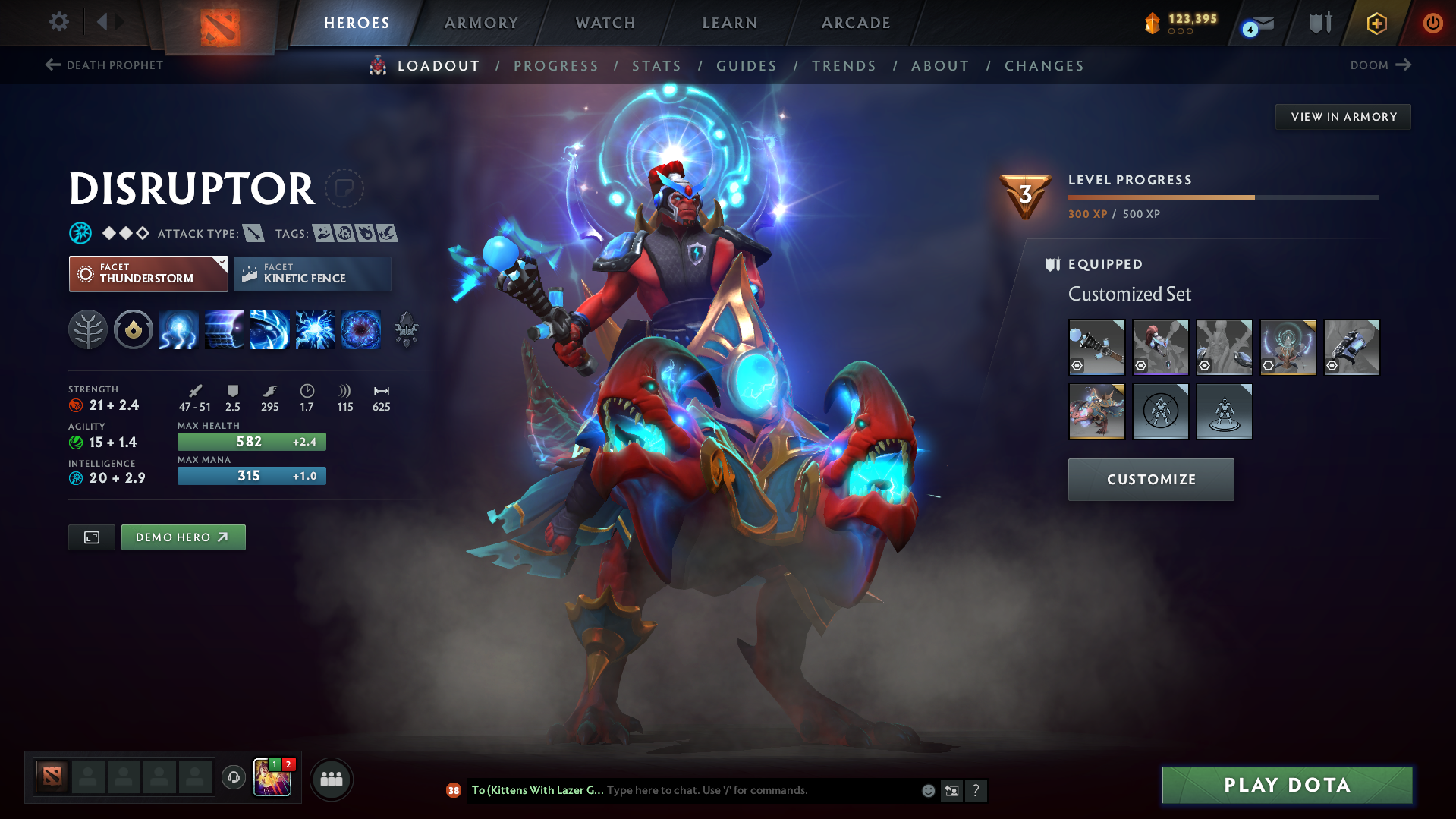The image size is (1456, 819).
Task: Open the Armory menu item
Action: click(481, 23)
